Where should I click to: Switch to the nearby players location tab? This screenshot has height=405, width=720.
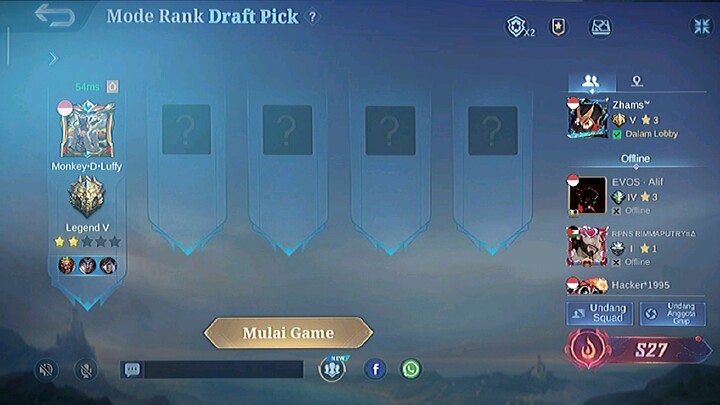pyautogui.click(x=636, y=81)
